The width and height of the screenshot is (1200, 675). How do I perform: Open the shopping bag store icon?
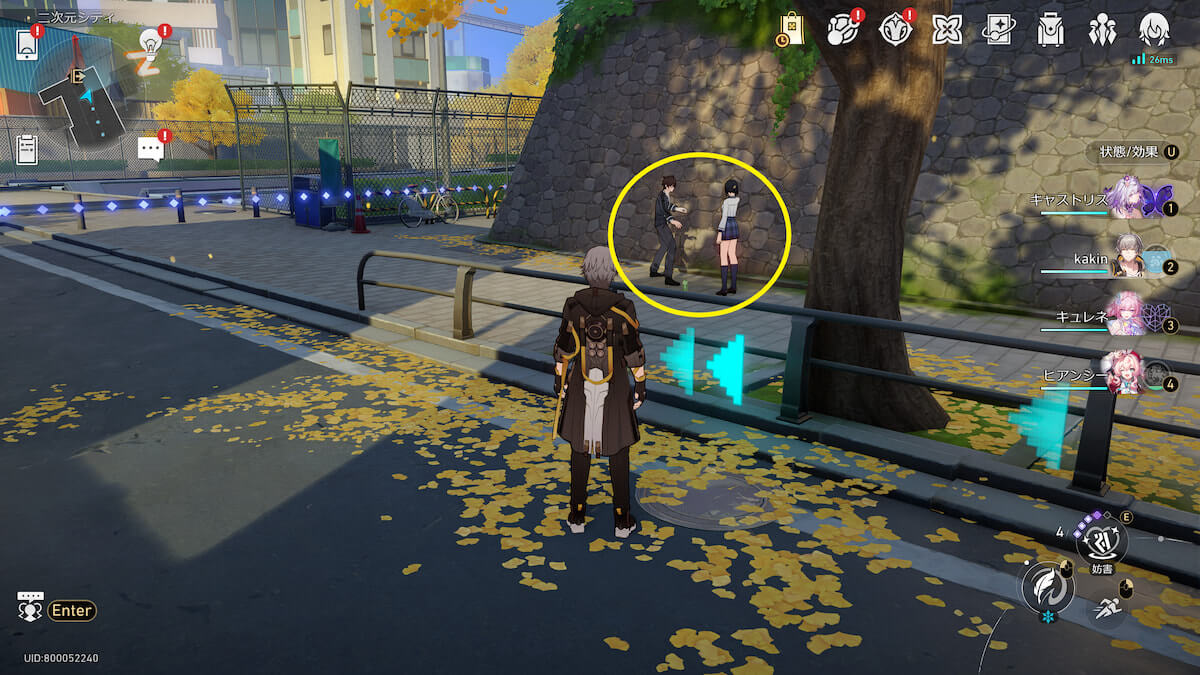click(792, 30)
